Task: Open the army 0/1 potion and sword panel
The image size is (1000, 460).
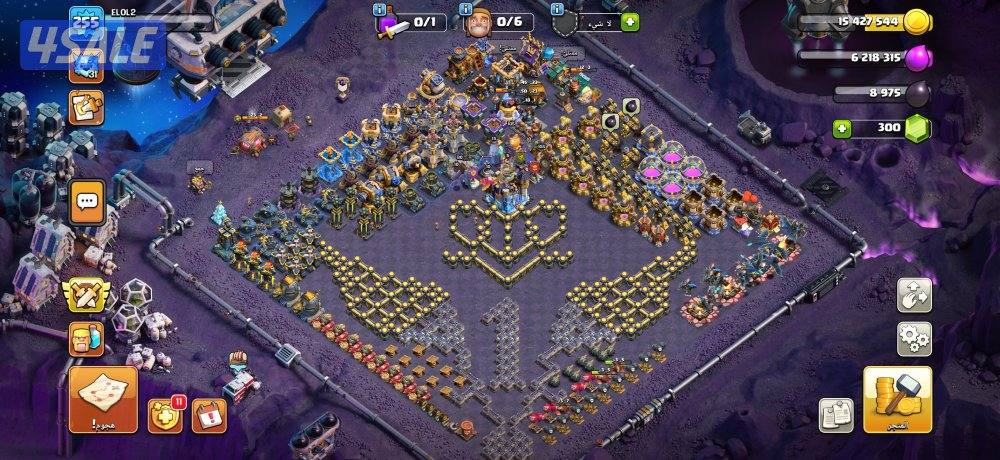Action: (412, 22)
